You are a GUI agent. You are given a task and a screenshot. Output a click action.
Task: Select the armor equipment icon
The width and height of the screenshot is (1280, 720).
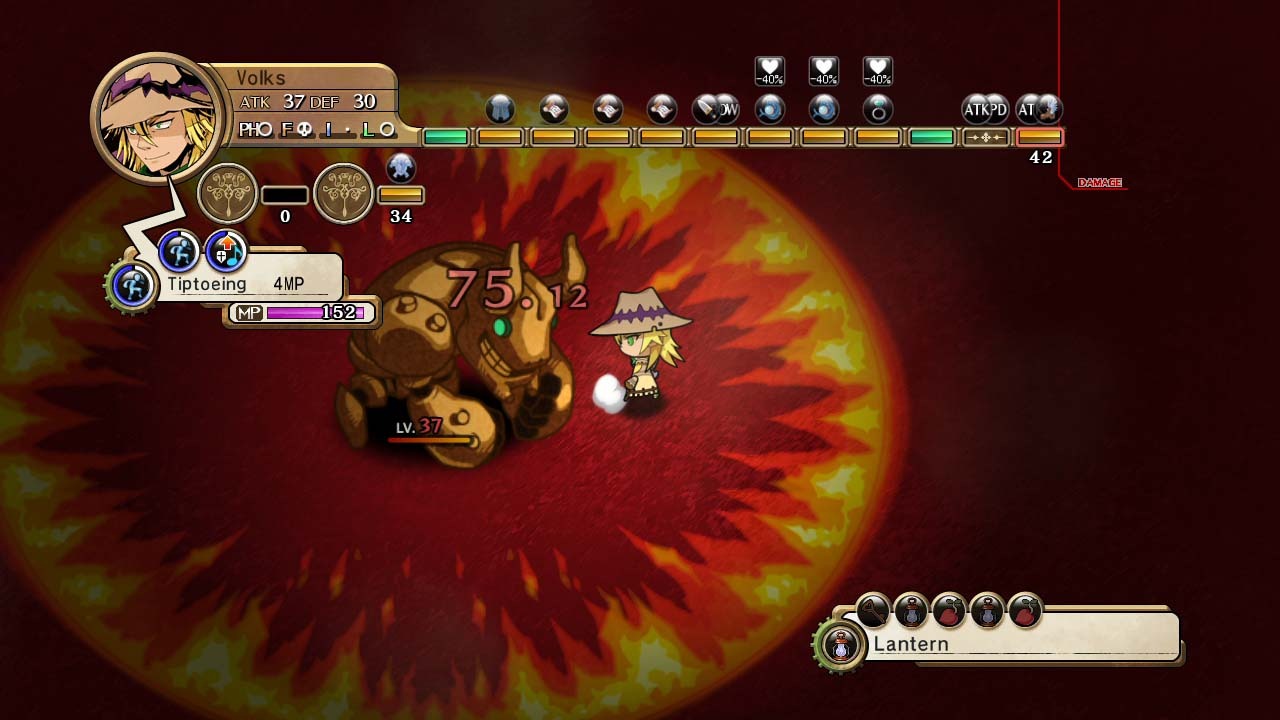500,109
